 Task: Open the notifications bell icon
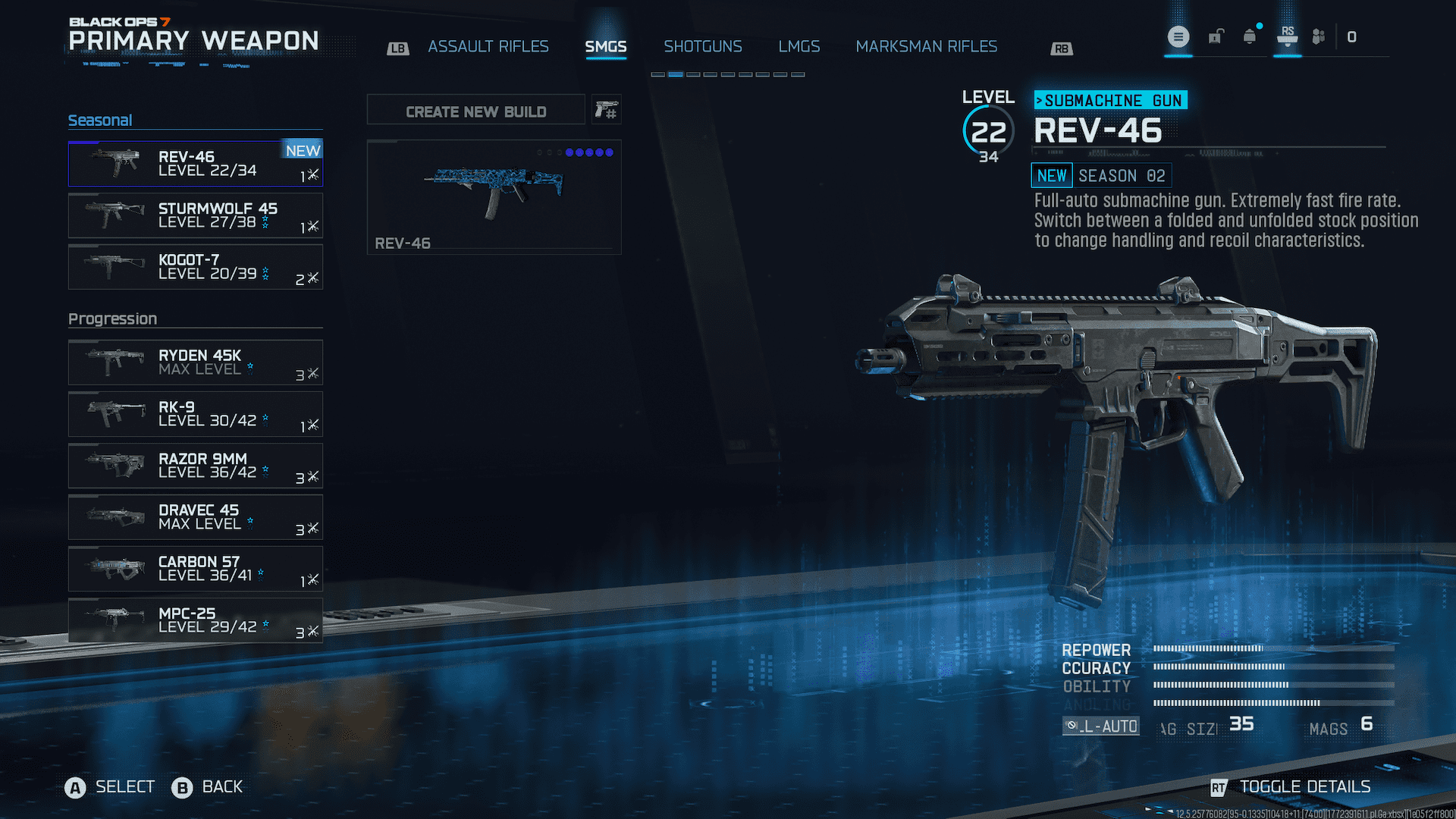1249,36
